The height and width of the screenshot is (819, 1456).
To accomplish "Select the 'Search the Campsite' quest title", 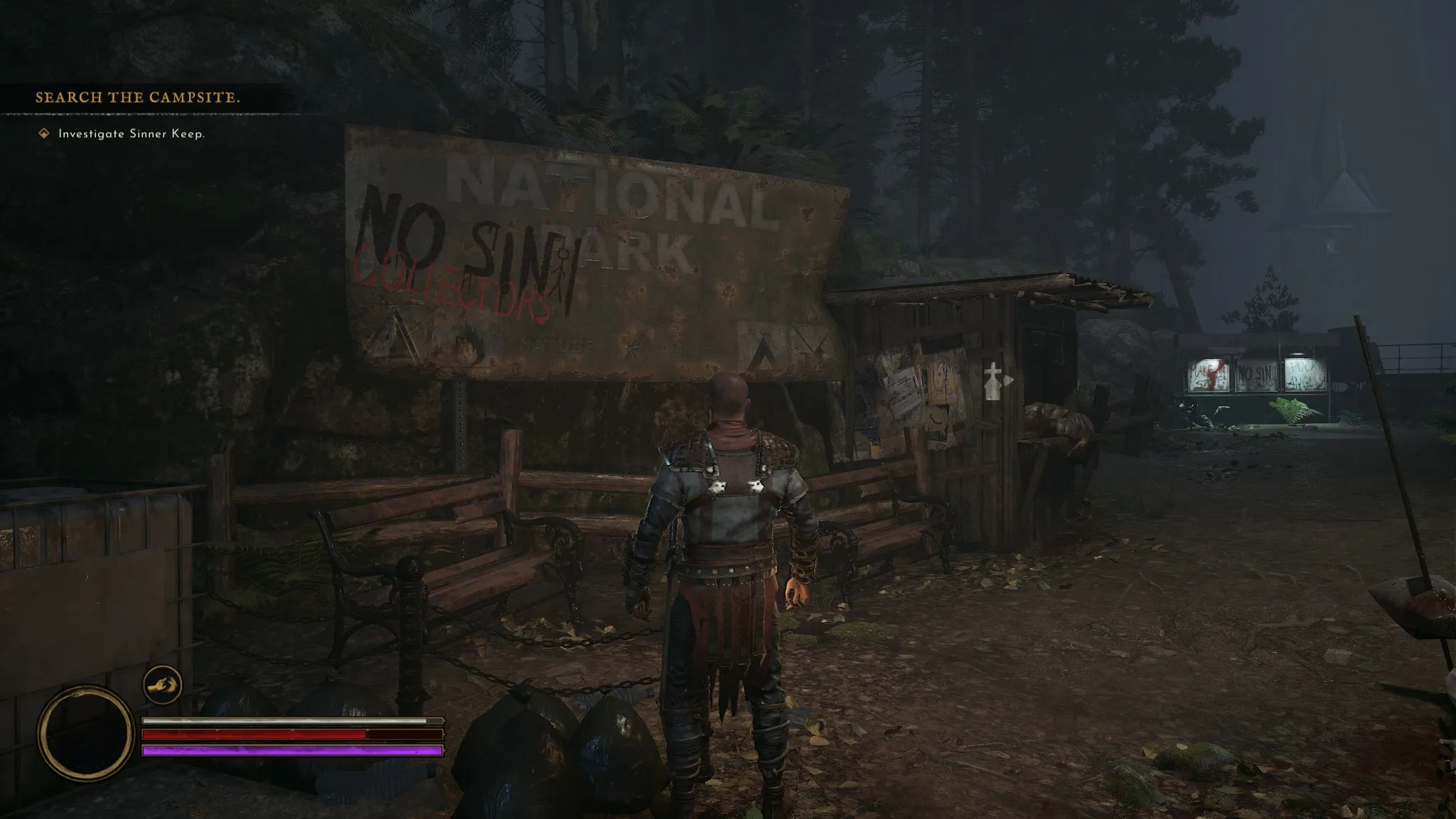I will (x=138, y=97).
